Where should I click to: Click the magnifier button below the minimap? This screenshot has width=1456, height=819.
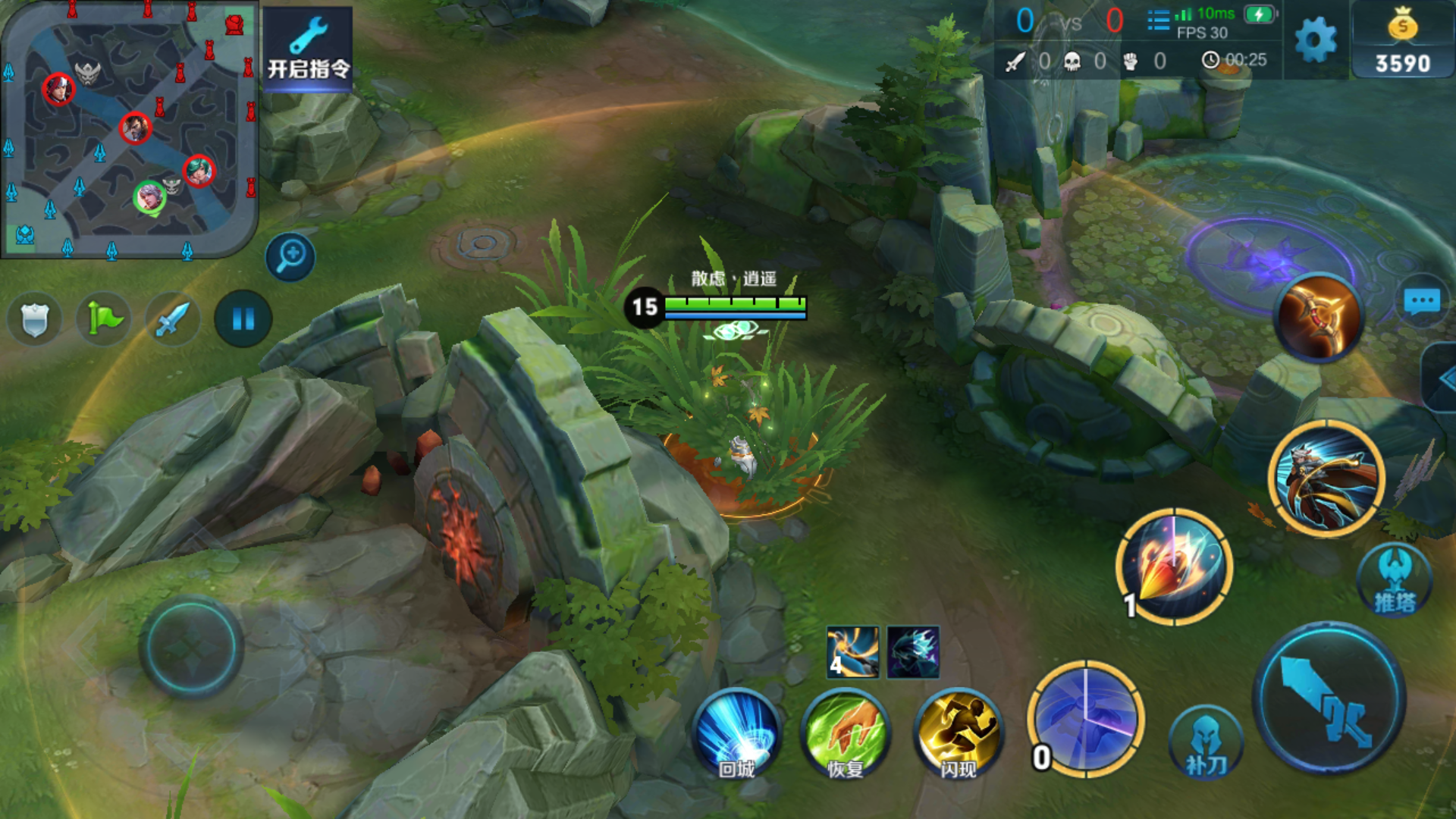pos(290,256)
